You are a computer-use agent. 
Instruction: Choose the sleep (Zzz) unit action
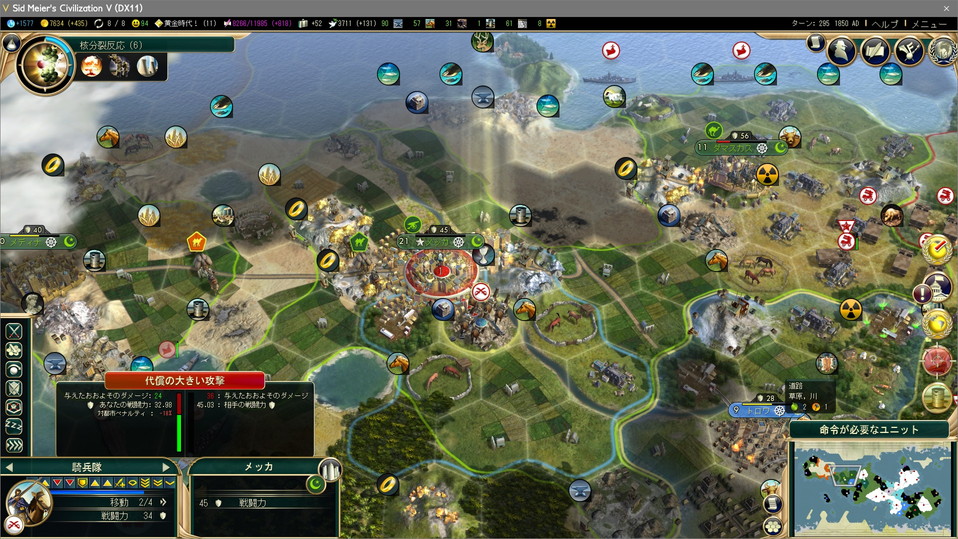click(x=14, y=427)
